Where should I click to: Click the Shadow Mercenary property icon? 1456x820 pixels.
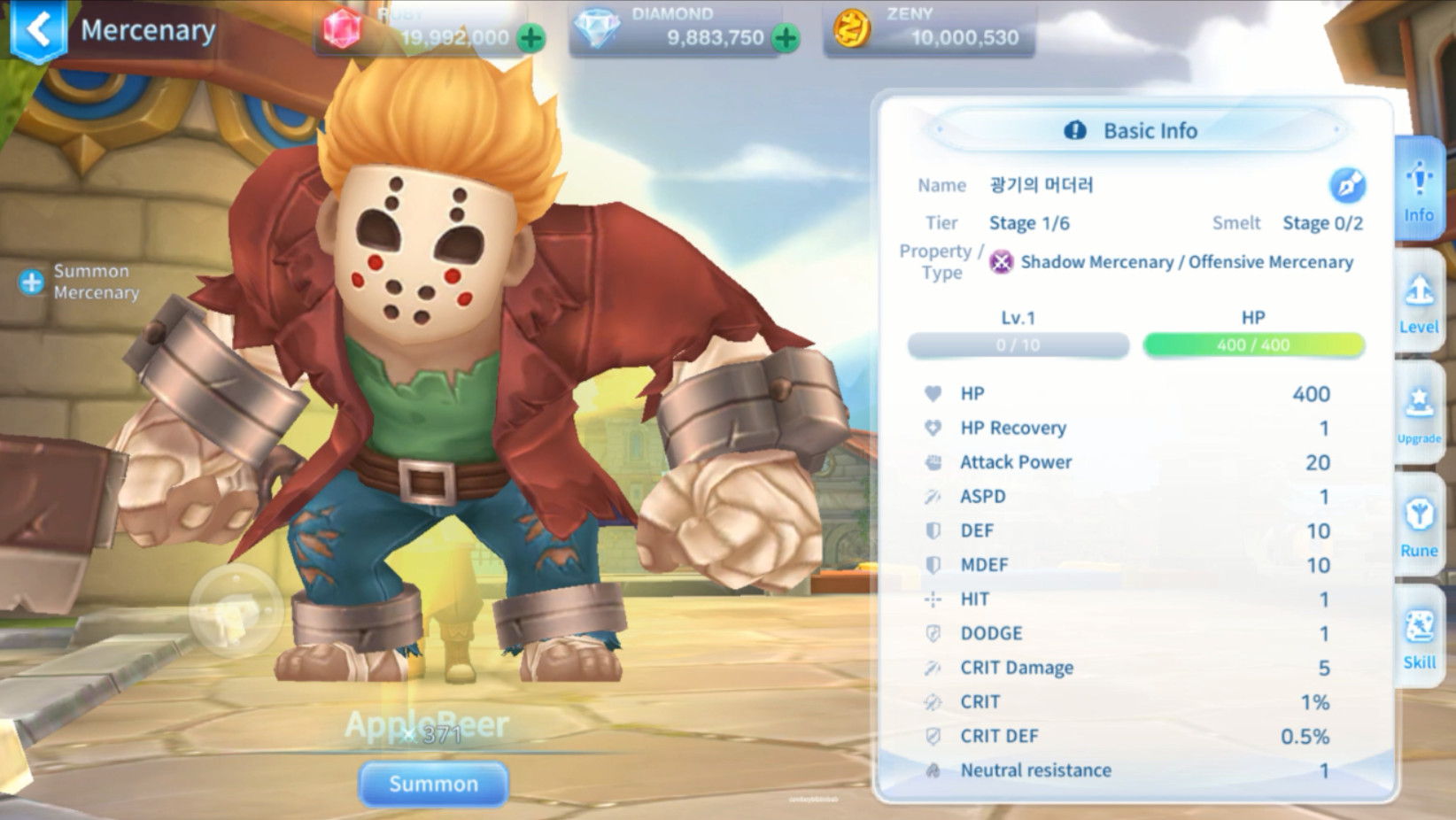[x=1002, y=261]
